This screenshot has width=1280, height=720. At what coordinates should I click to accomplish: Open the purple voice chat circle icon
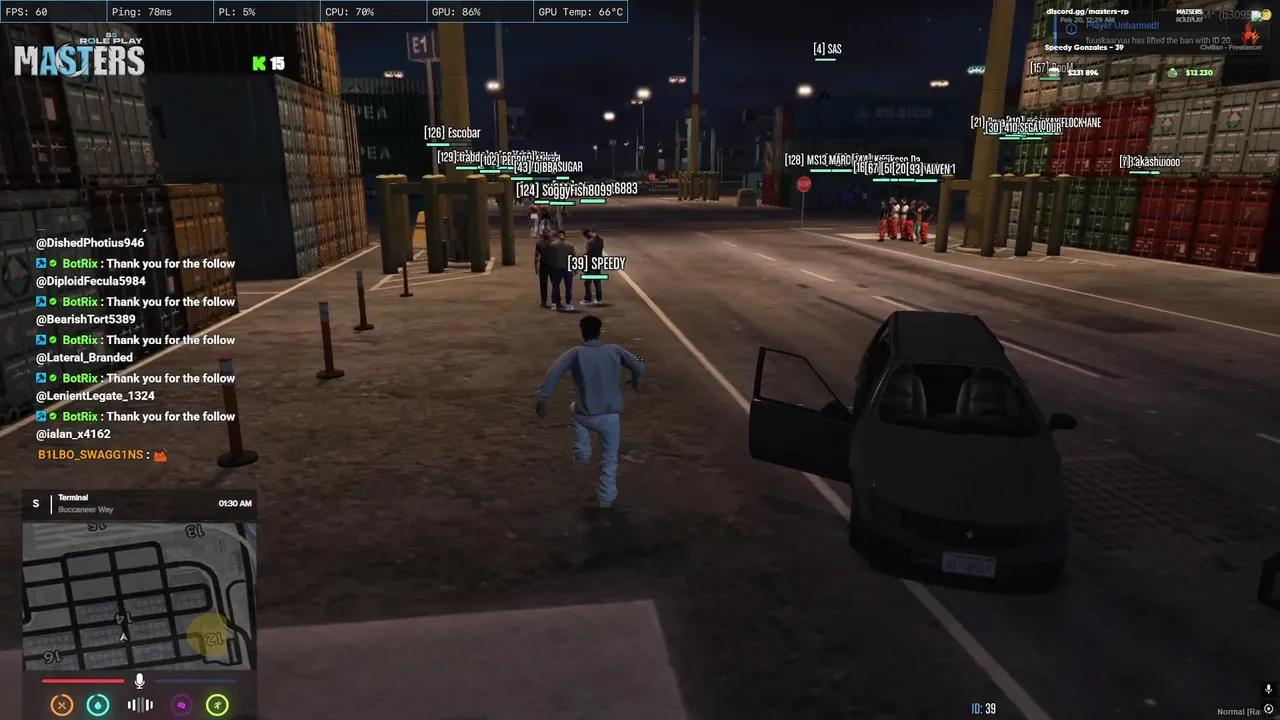pos(181,705)
